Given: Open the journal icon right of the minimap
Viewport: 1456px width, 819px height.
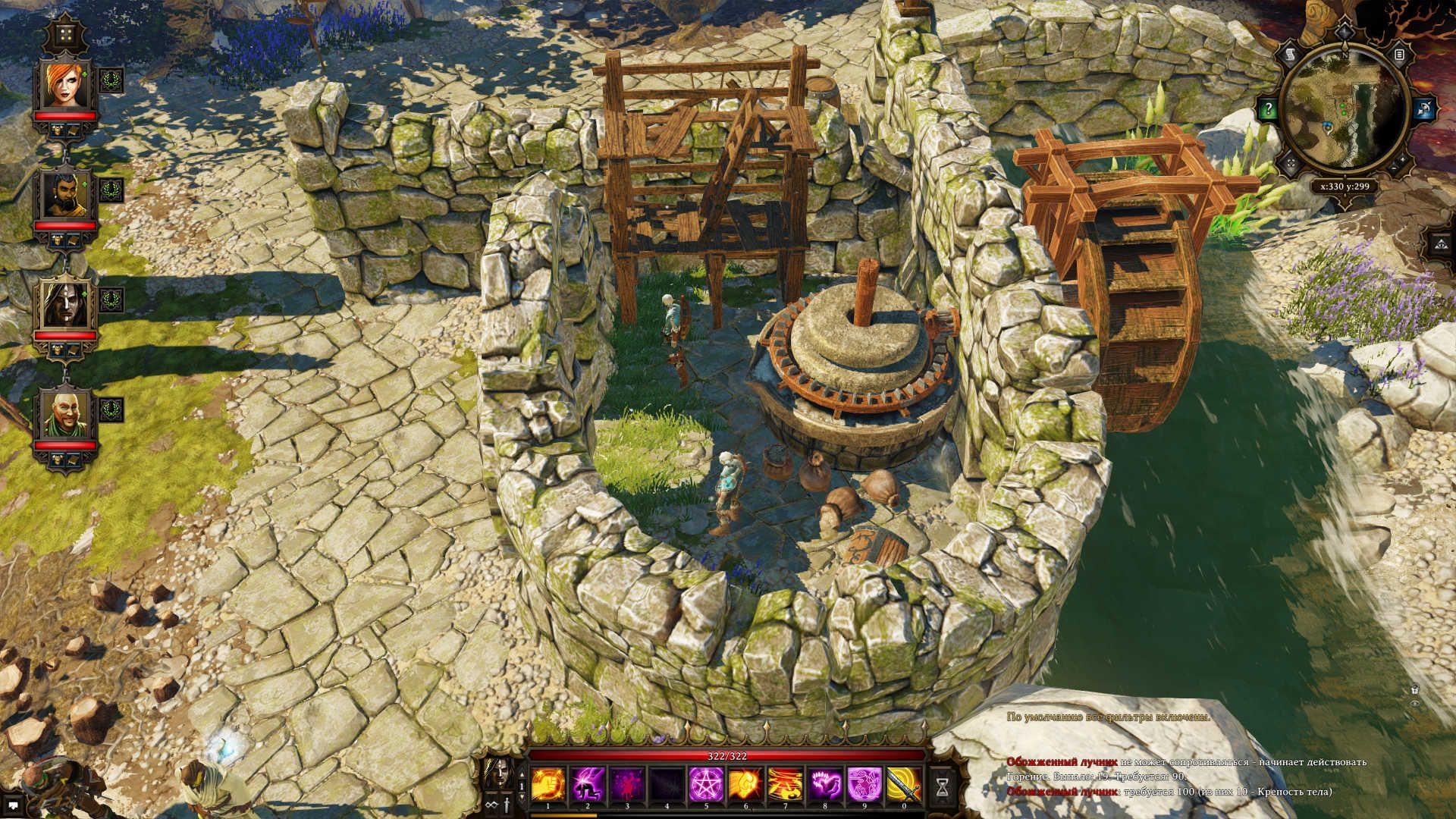Looking at the screenshot, I should tap(1400, 55).
